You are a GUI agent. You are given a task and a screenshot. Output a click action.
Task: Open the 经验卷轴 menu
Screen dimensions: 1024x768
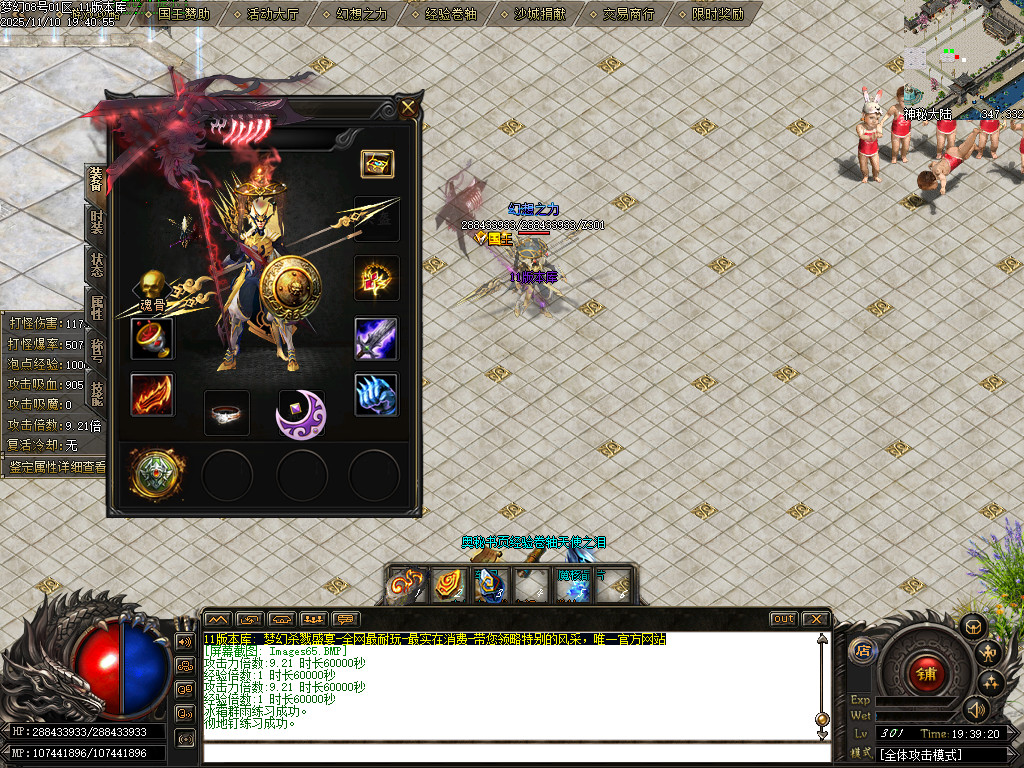tap(451, 14)
